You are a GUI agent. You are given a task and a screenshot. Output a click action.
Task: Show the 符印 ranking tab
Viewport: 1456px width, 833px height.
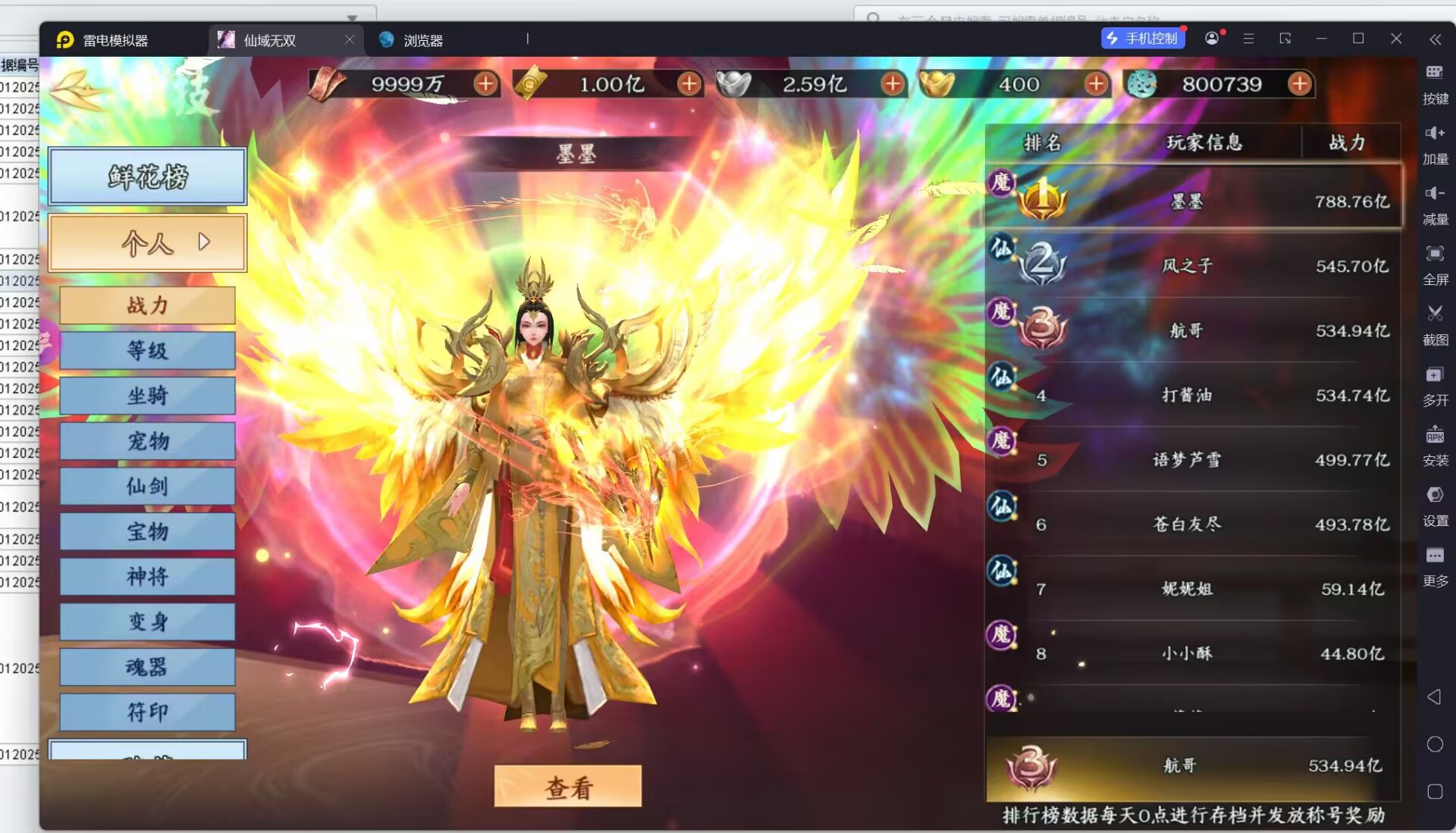(x=147, y=712)
